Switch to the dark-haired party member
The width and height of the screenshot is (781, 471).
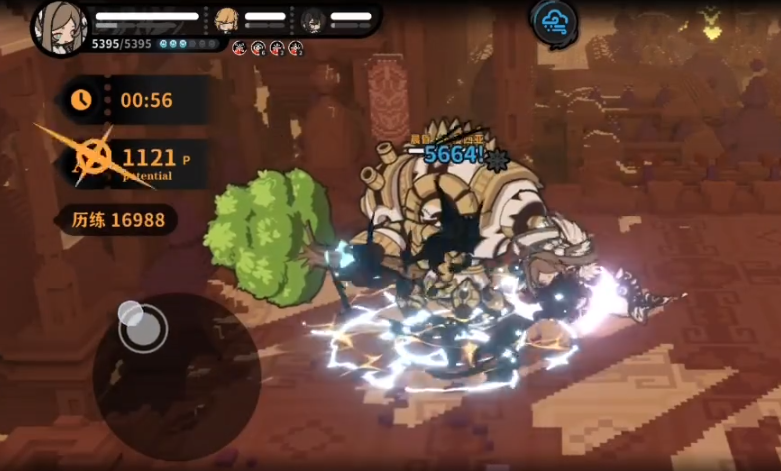point(312,19)
